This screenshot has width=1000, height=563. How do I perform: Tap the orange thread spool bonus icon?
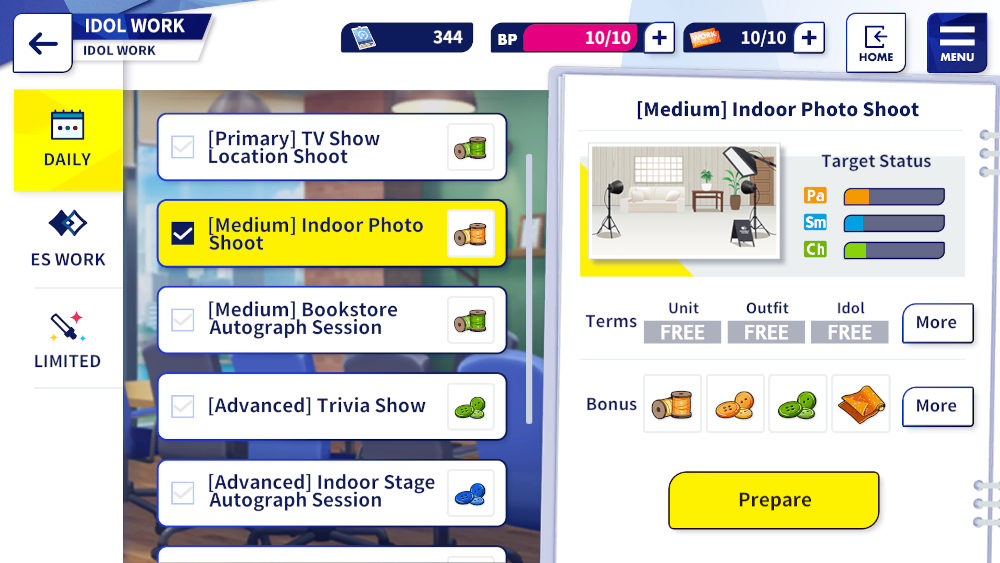pyautogui.click(x=672, y=404)
